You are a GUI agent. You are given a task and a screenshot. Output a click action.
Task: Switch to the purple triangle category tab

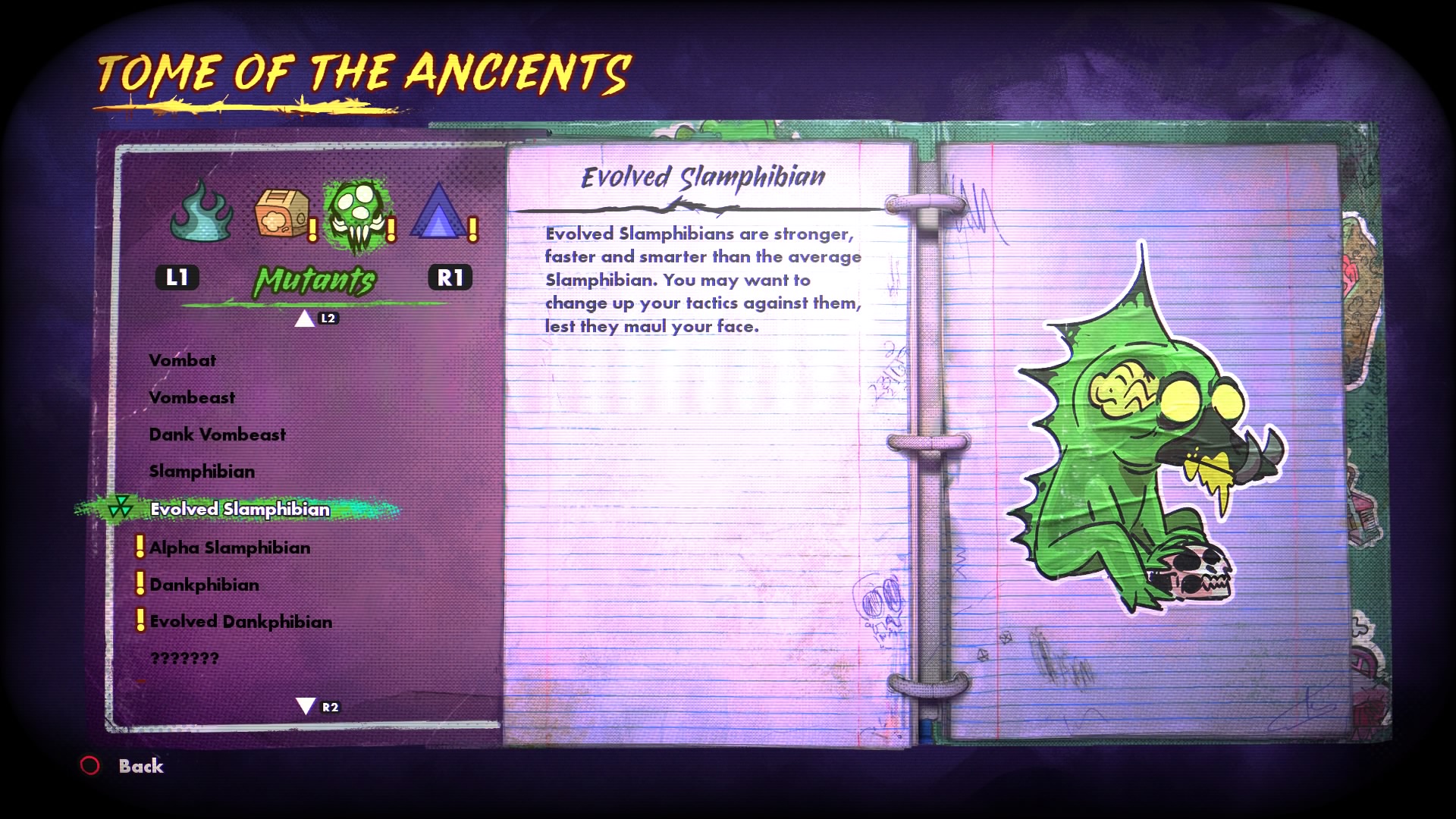point(439,214)
